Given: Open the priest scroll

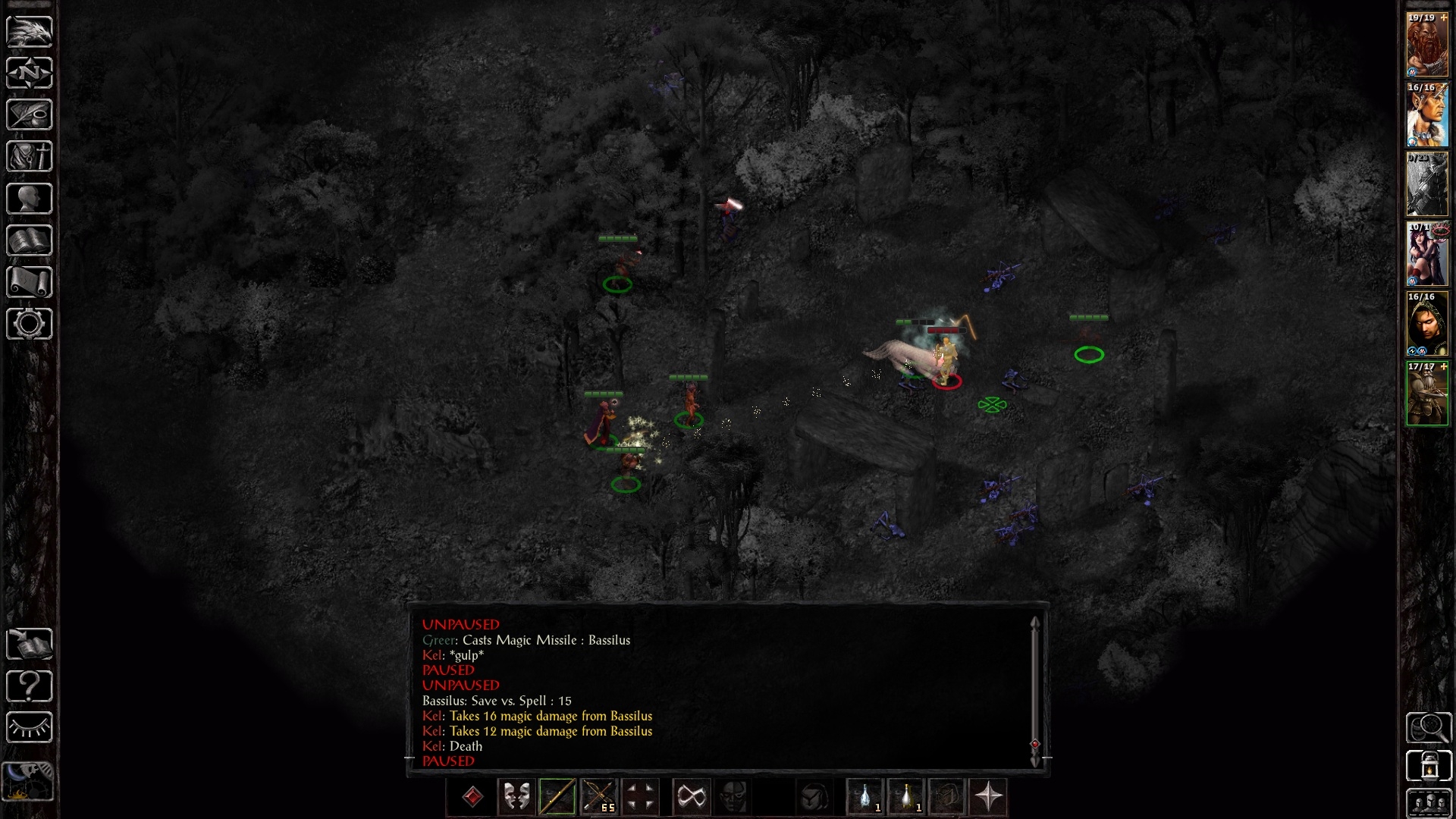Looking at the screenshot, I should pyautogui.click(x=30, y=282).
